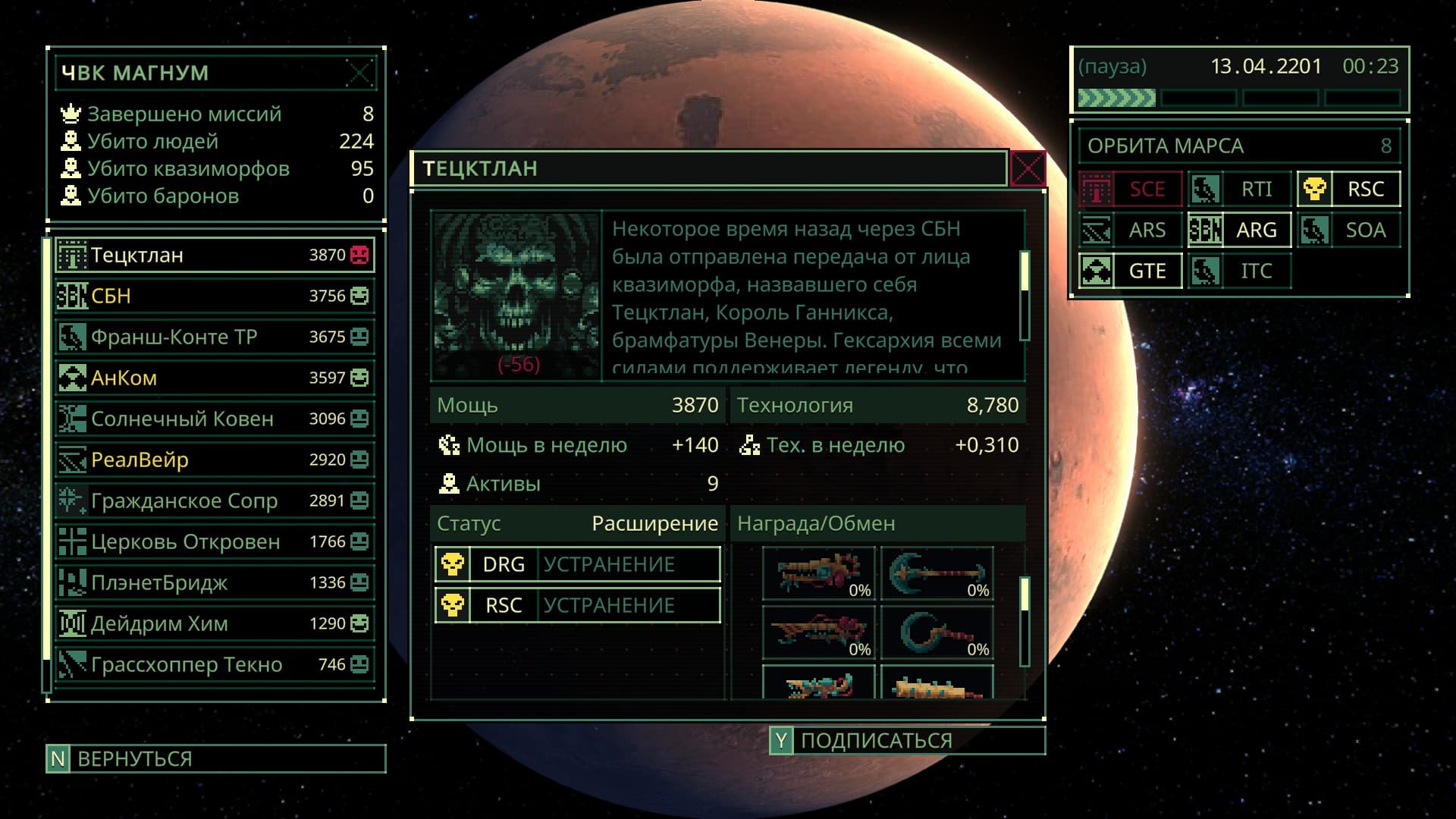This screenshot has width=1456, height=819.
Task: Close the ЧВК МАГНУМ panel
Action: [359, 74]
